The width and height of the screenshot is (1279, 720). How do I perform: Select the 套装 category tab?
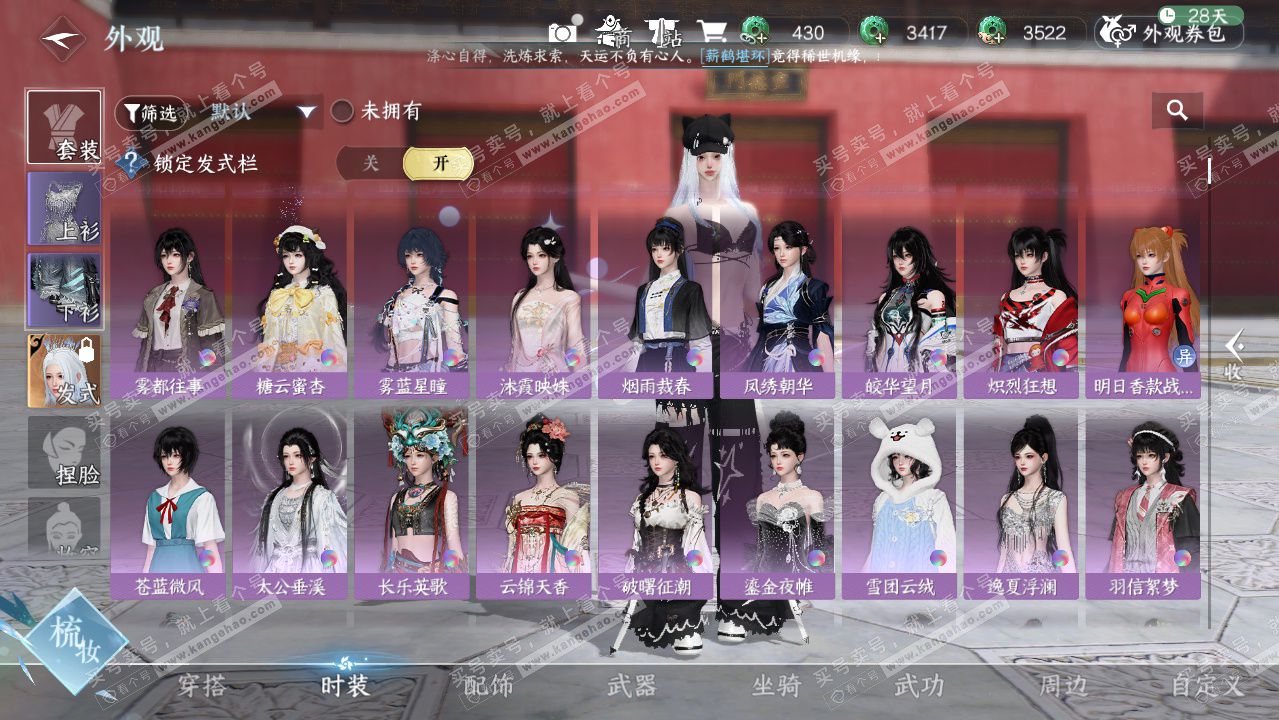(x=65, y=127)
